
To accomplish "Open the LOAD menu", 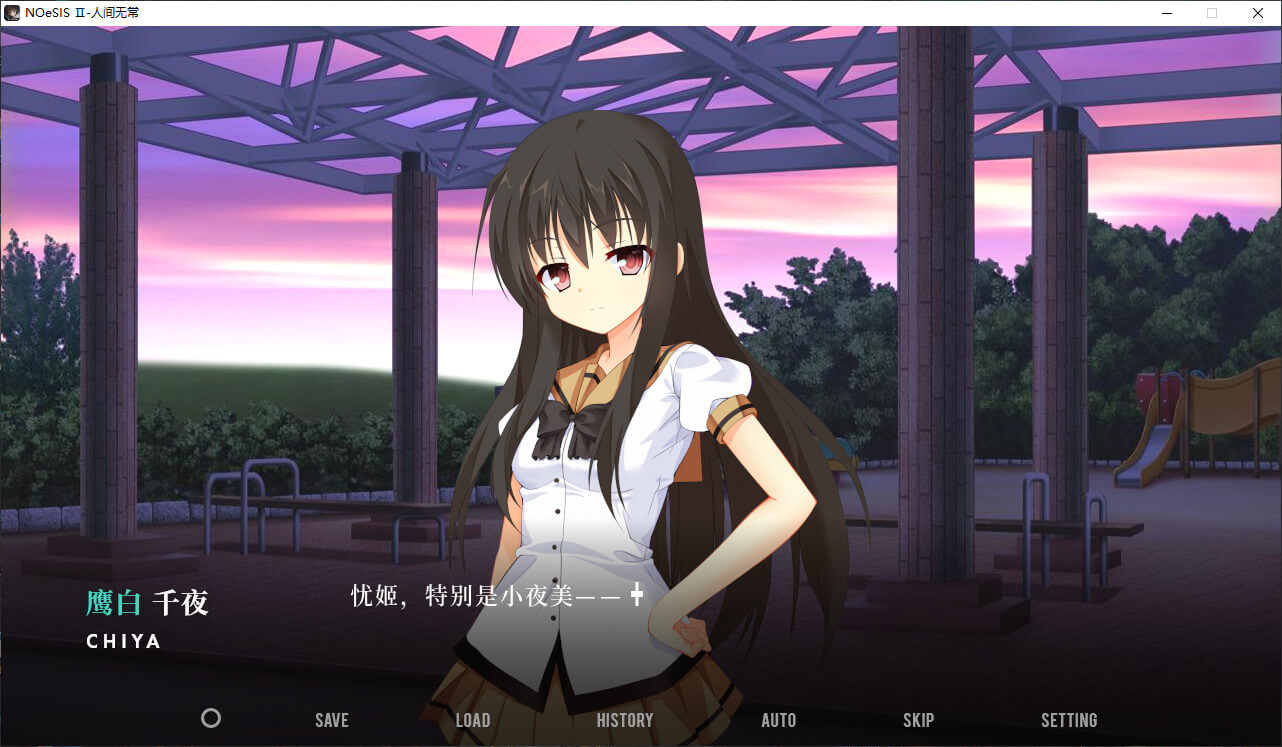I will [x=472, y=720].
